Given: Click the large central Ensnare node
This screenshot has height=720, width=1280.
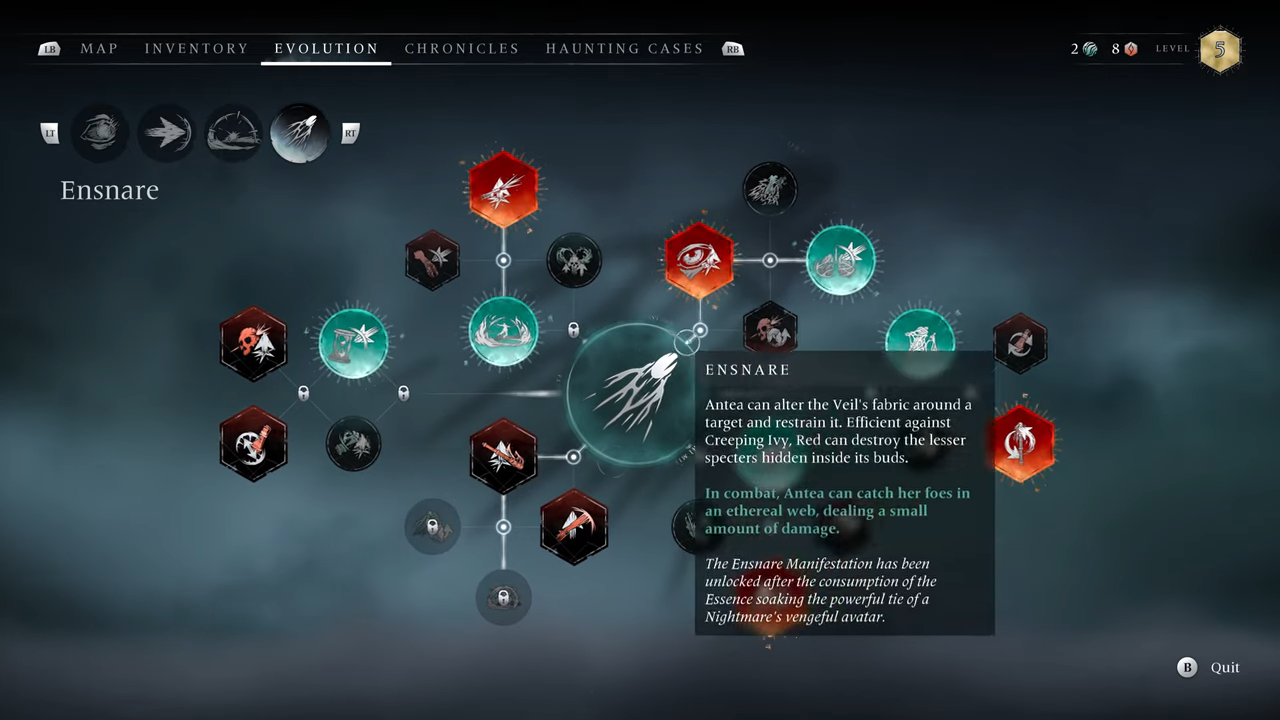Looking at the screenshot, I should click(632, 394).
